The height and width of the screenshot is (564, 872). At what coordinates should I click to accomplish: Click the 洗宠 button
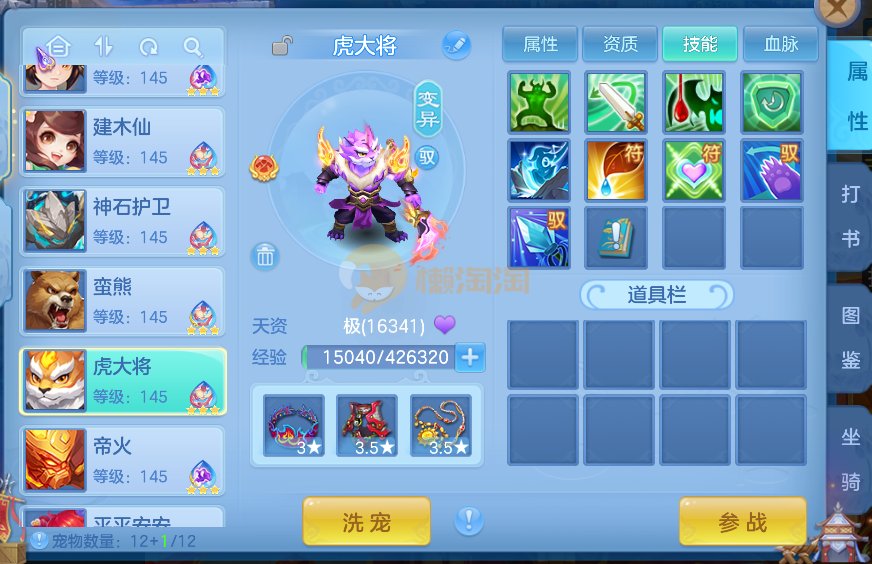point(366,521)
